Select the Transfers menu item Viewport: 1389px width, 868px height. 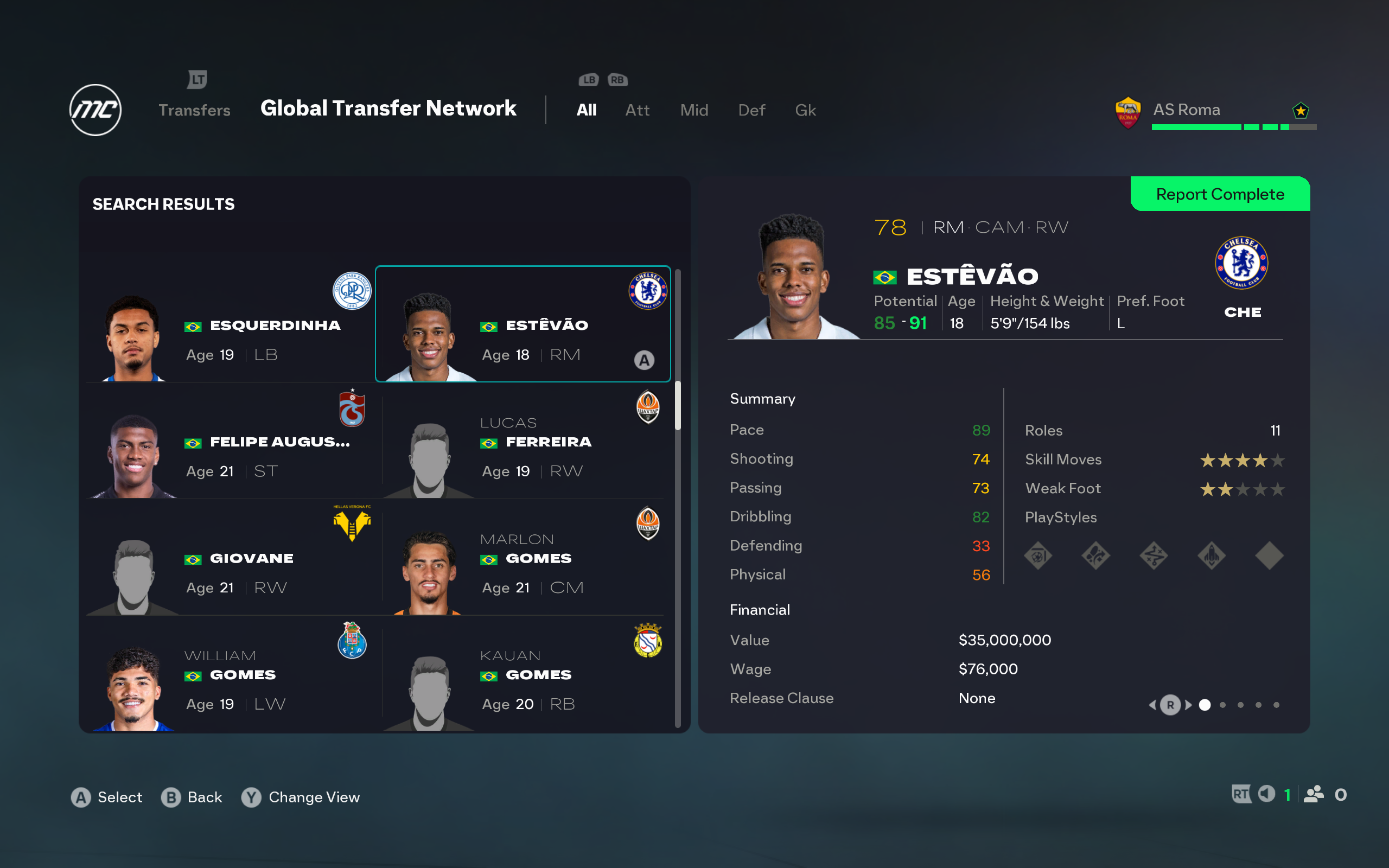point(194,110)
